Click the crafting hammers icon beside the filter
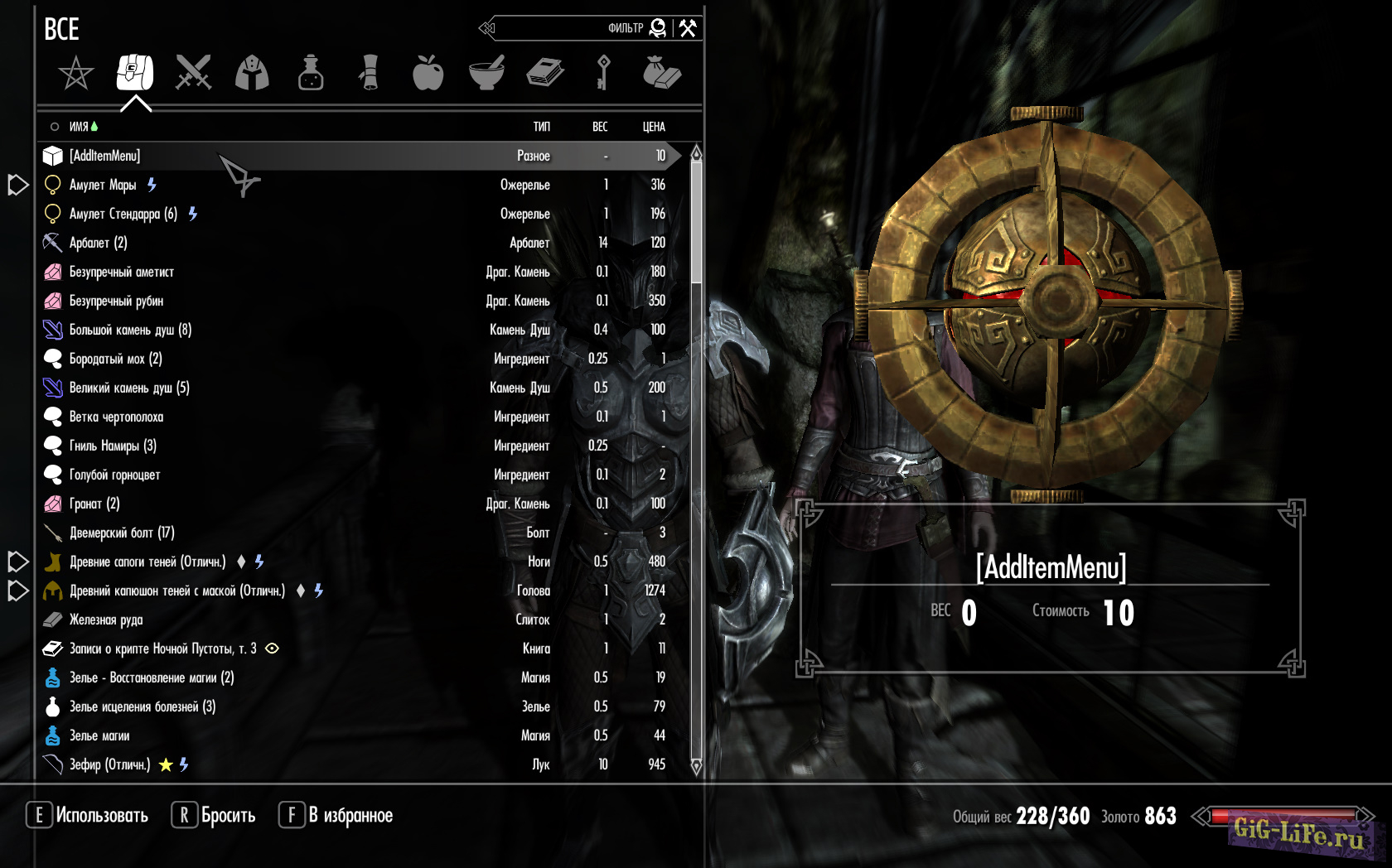The image size is (1392, 868). click(689, 27)
